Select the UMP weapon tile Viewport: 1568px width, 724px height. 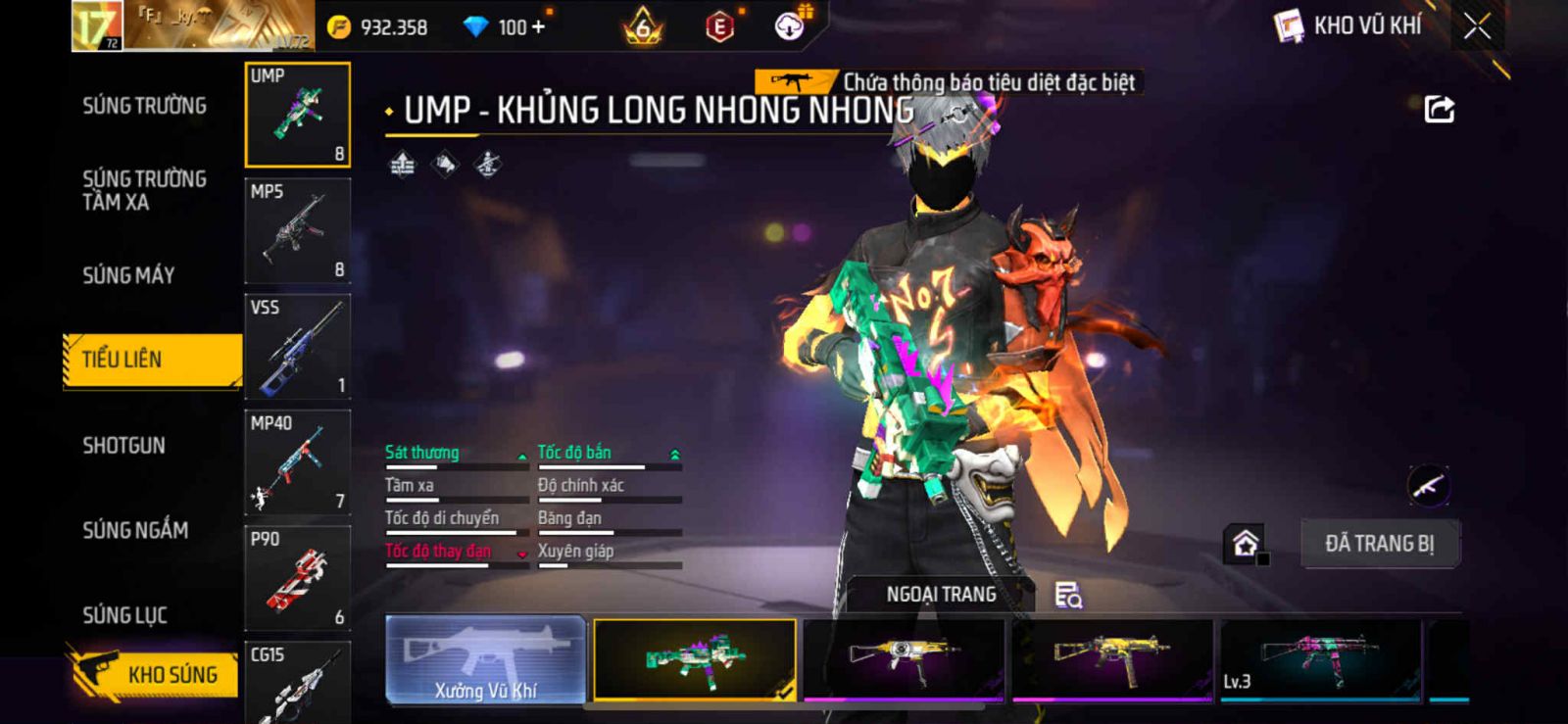coord(297,115)
